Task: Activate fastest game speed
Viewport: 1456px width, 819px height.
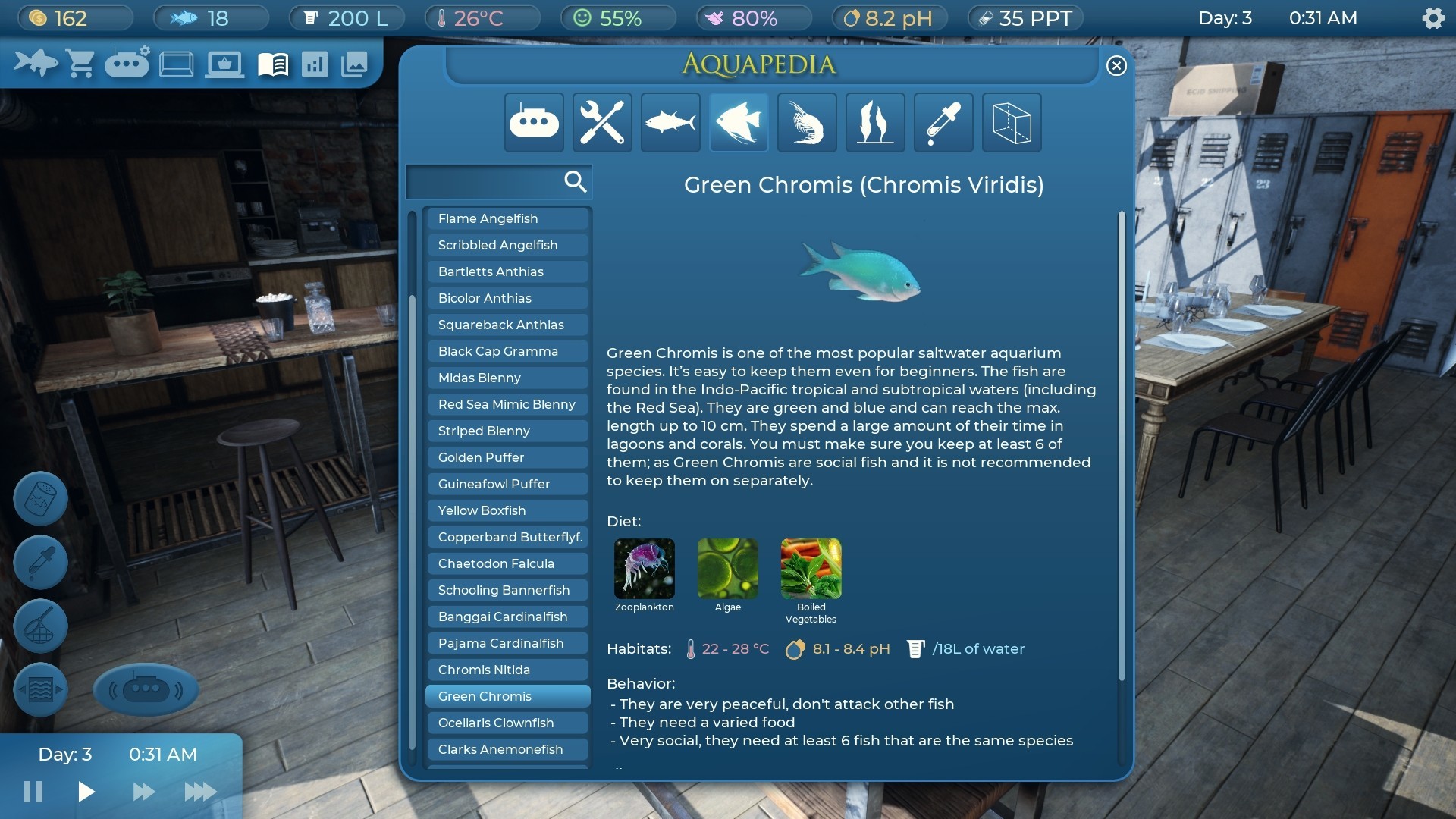Action: click(x=200, y=792)
